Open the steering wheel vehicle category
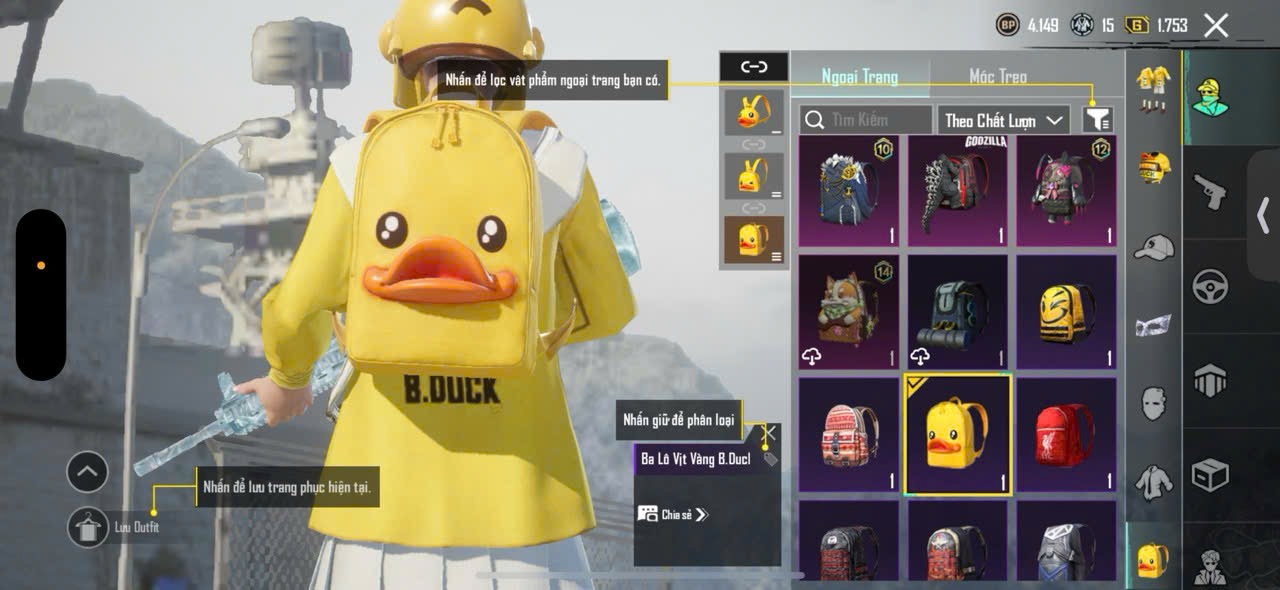 pos(1211,286)
